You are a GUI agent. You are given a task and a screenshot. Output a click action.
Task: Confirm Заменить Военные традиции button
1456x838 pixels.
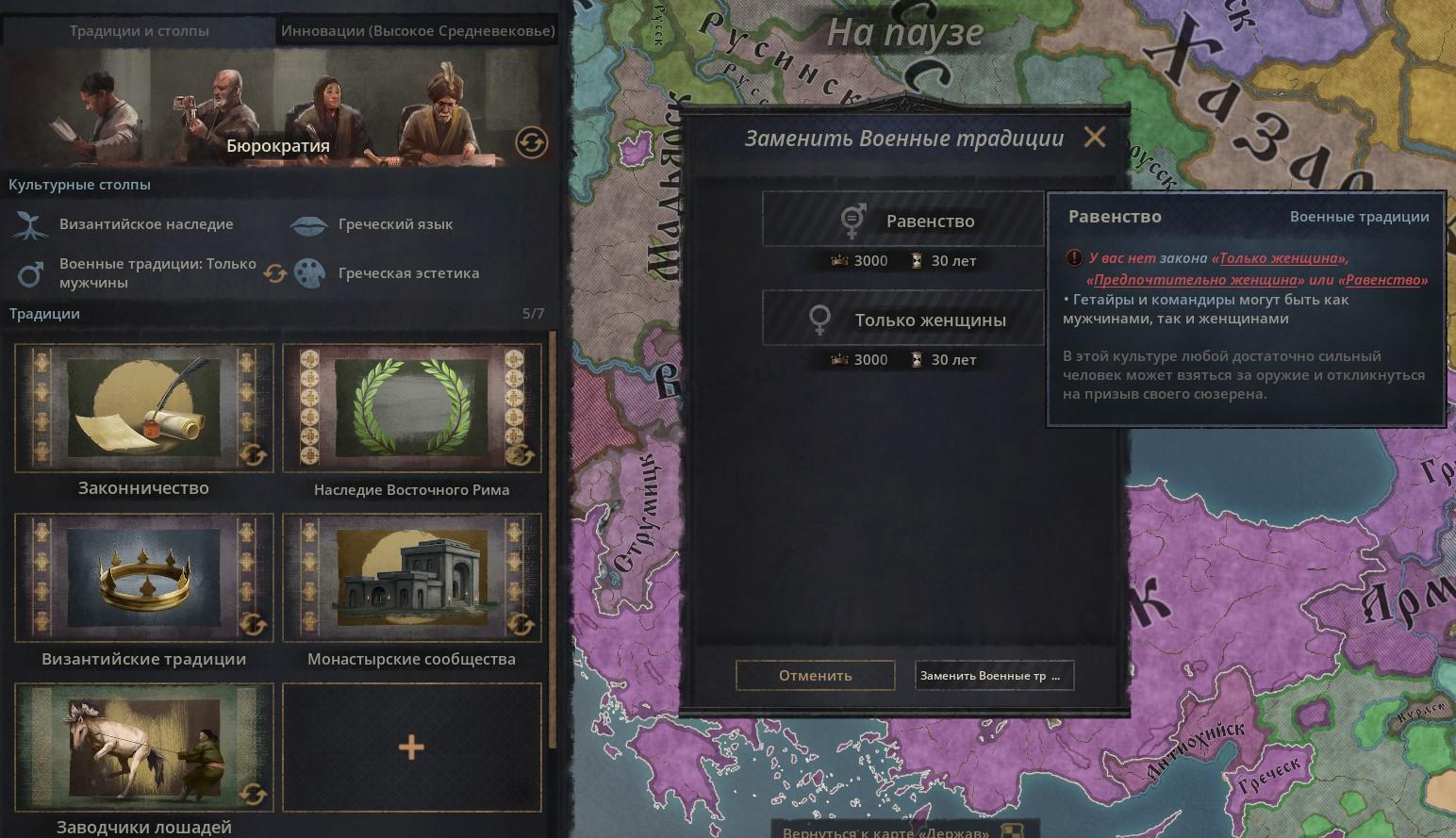point(994,675)
